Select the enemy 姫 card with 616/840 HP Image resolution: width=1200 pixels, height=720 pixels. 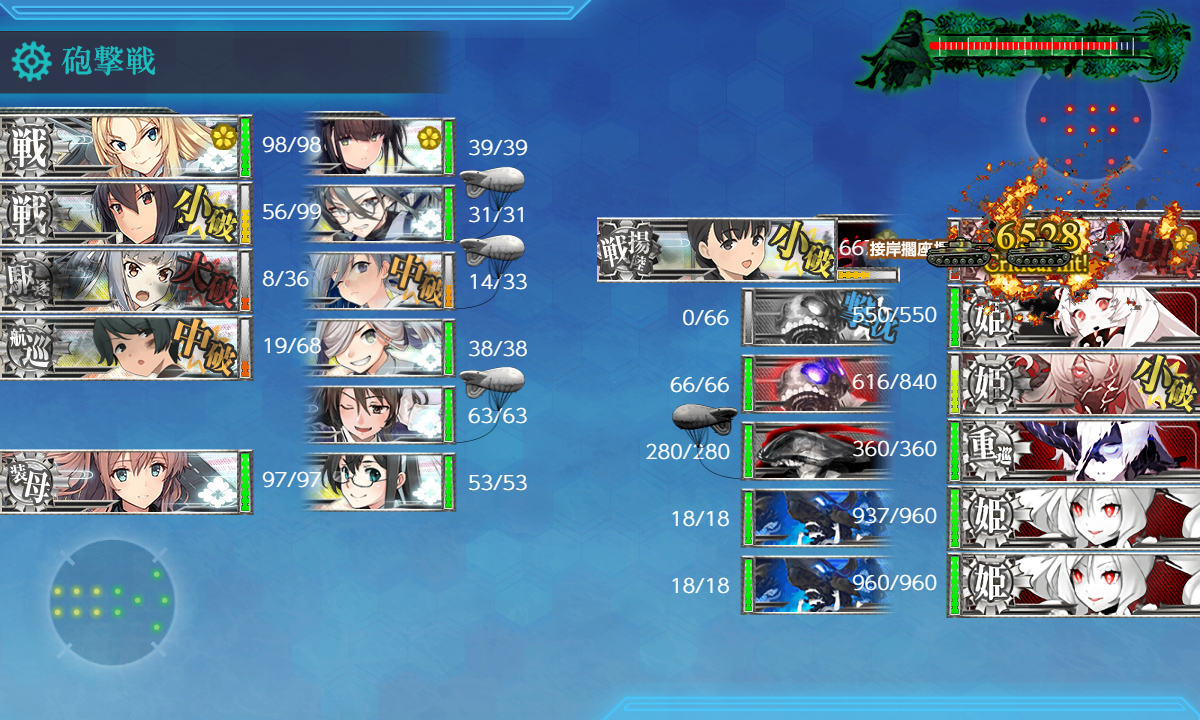(1075, 382)
